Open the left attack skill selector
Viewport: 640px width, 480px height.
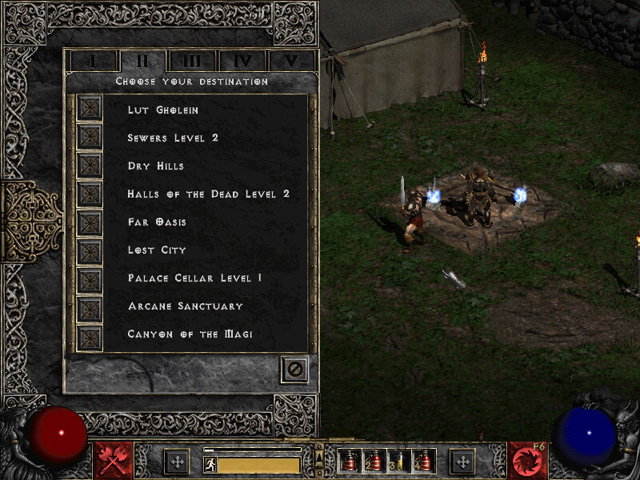(x=114, y=460)
